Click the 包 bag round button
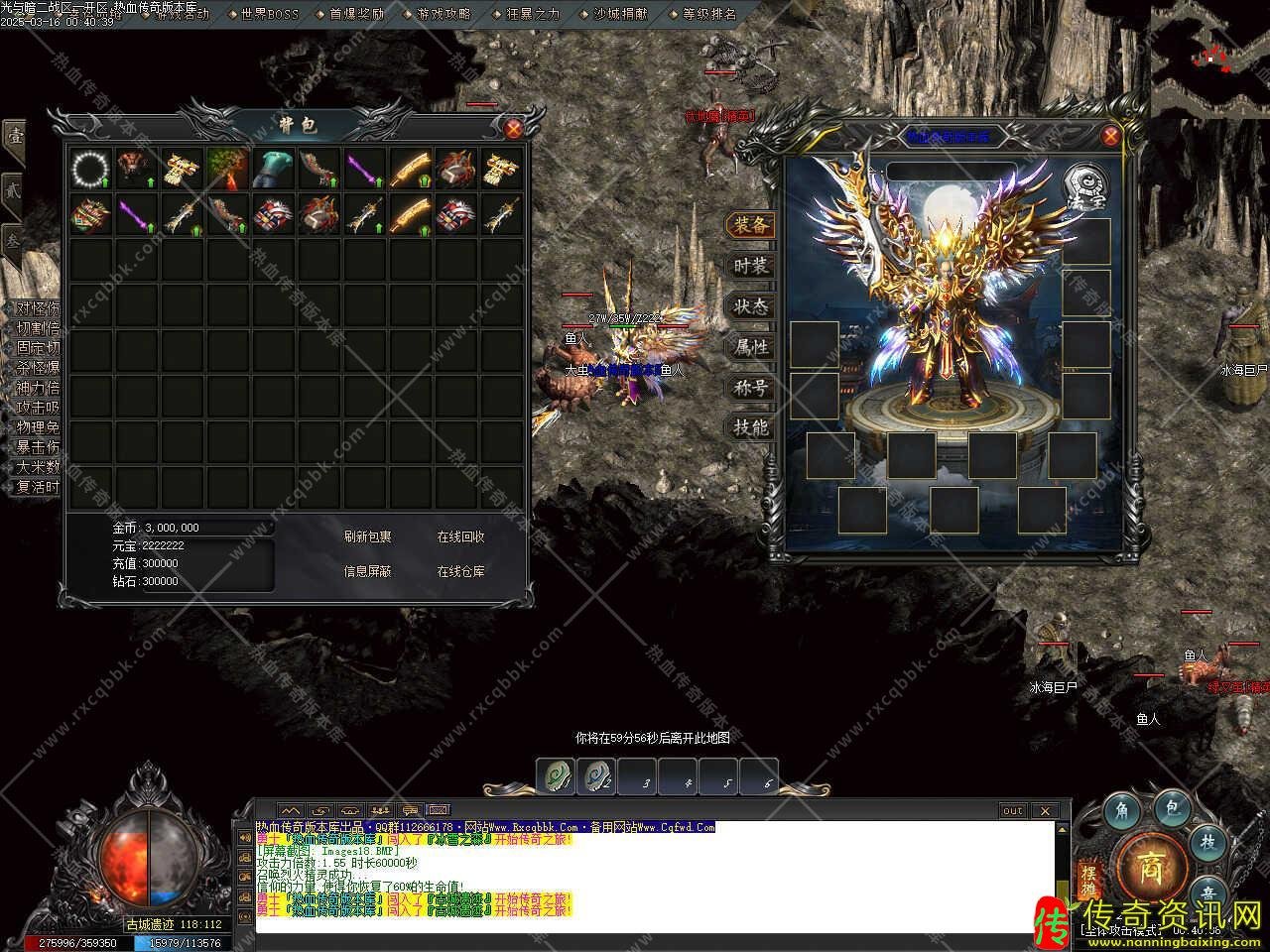 (1171, 810)
